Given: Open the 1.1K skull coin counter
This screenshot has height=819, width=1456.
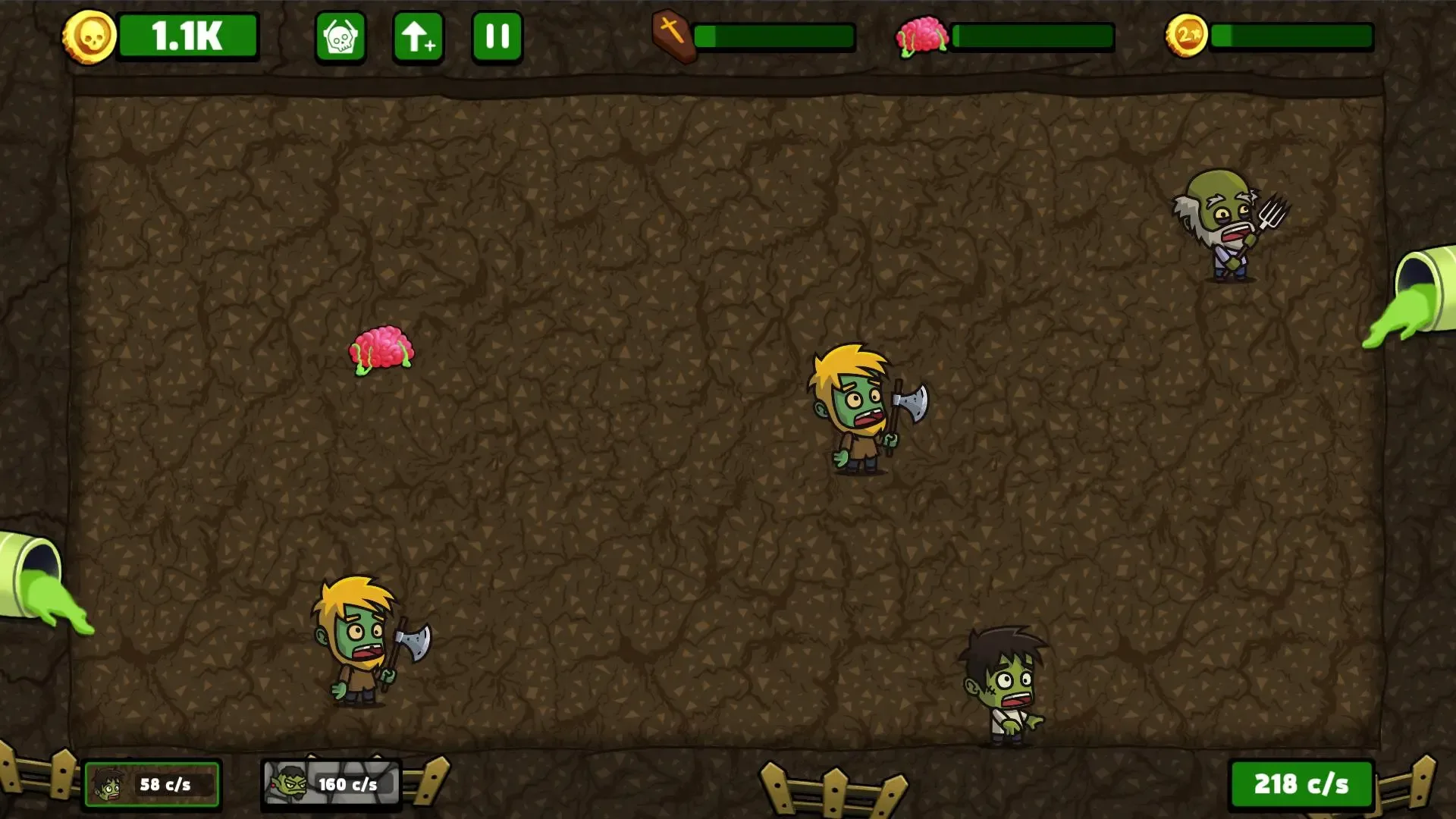Looking at the screenshot, I should click(188, 36).
